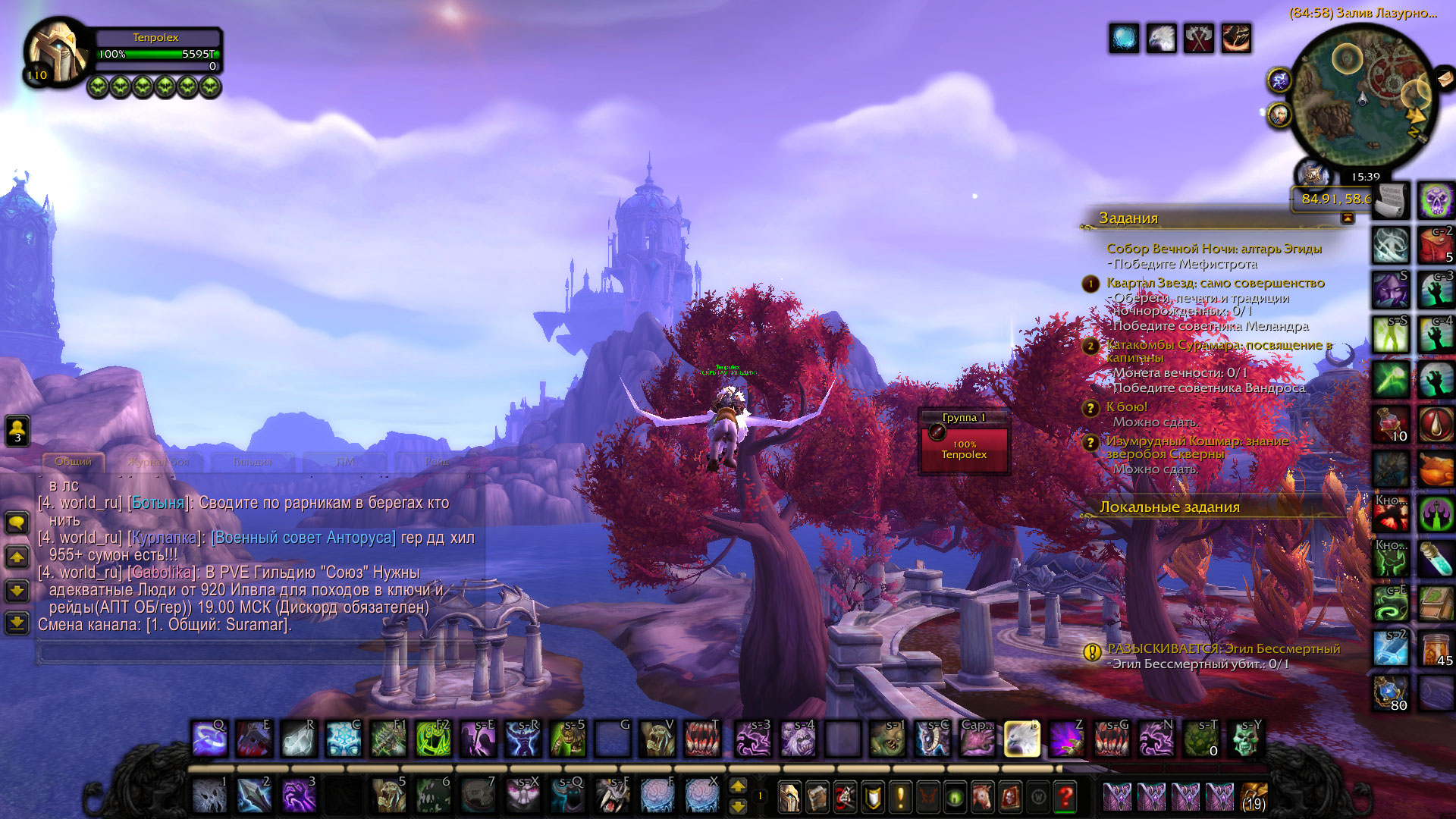The width and height of the screenshot is (1456, 819).
Task: Switch to the Гильдия chat tab
Action: click(x=253, y=461)
